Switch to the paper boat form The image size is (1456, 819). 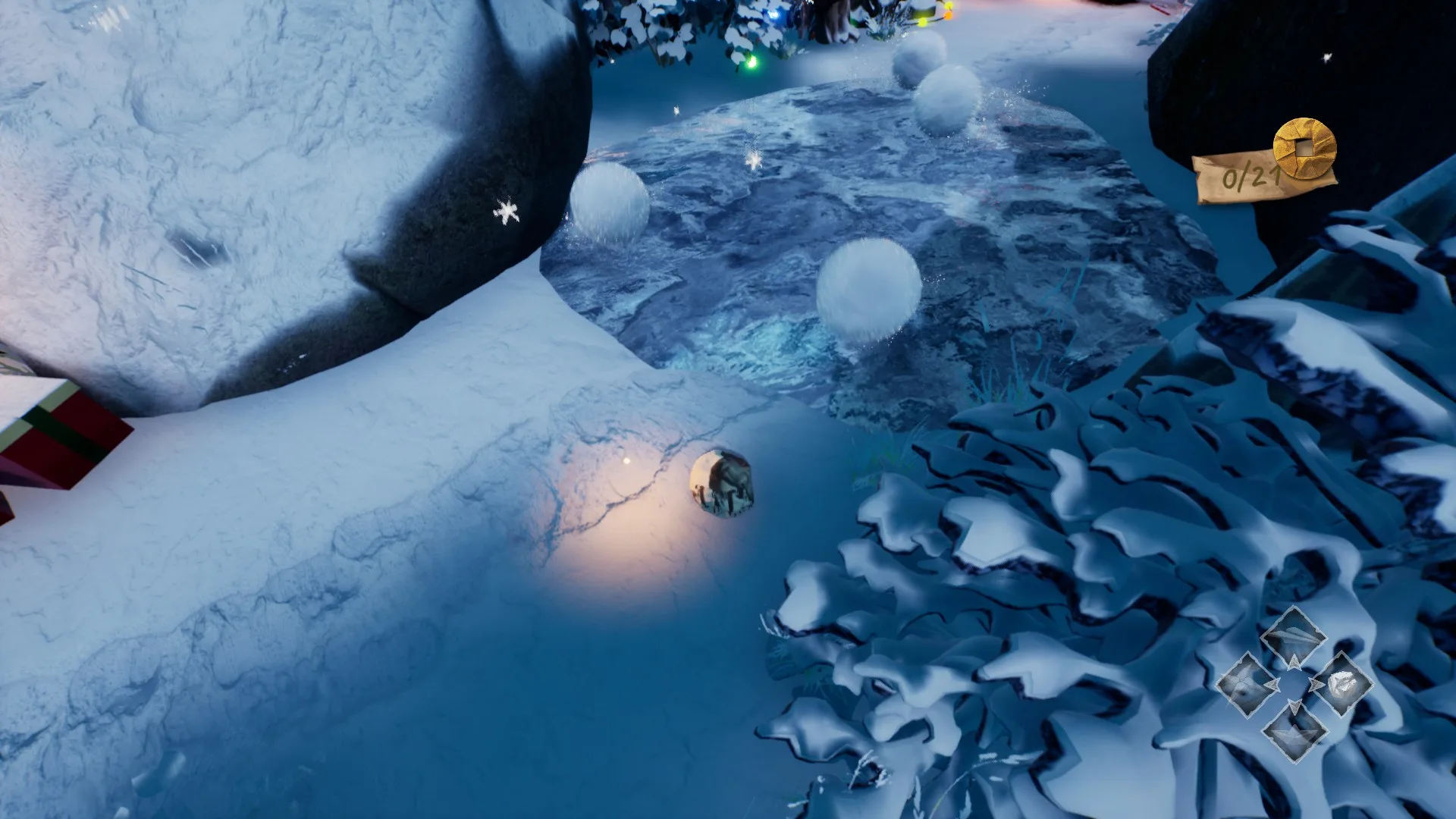point(1294,730)
